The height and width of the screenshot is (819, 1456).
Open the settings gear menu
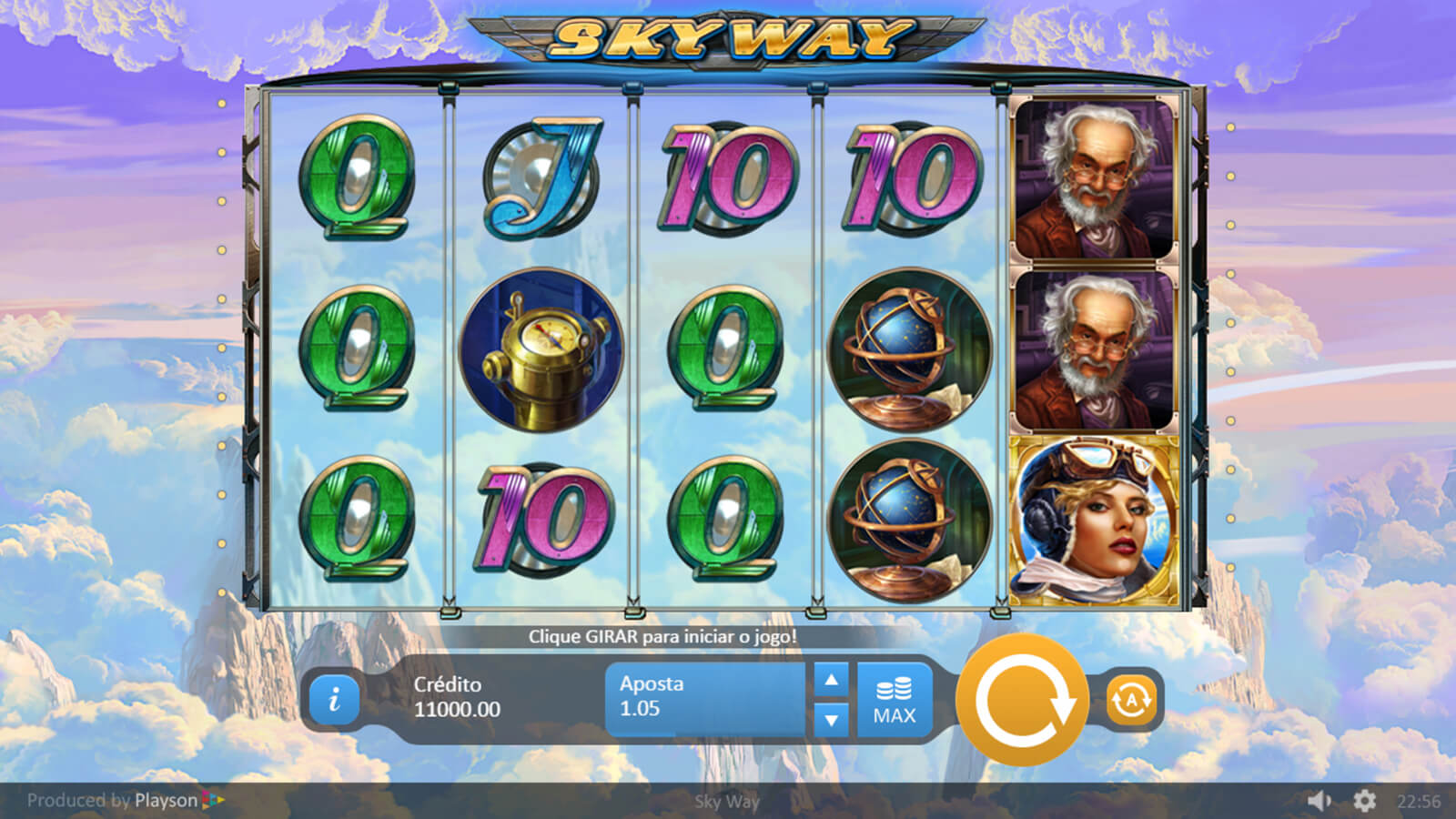click(x=1364, y=801)
